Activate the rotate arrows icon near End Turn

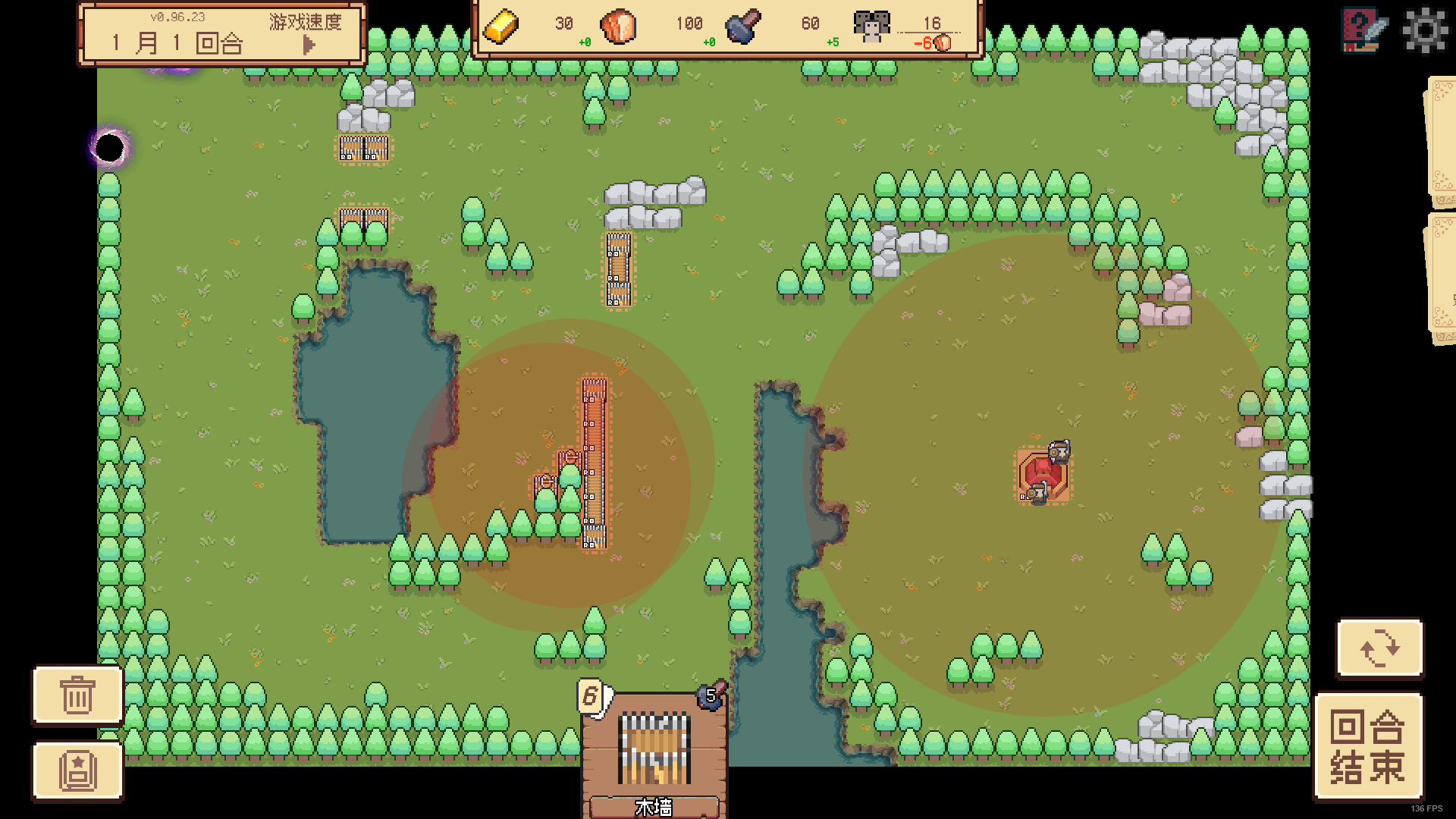click(x=1379, y=648)
